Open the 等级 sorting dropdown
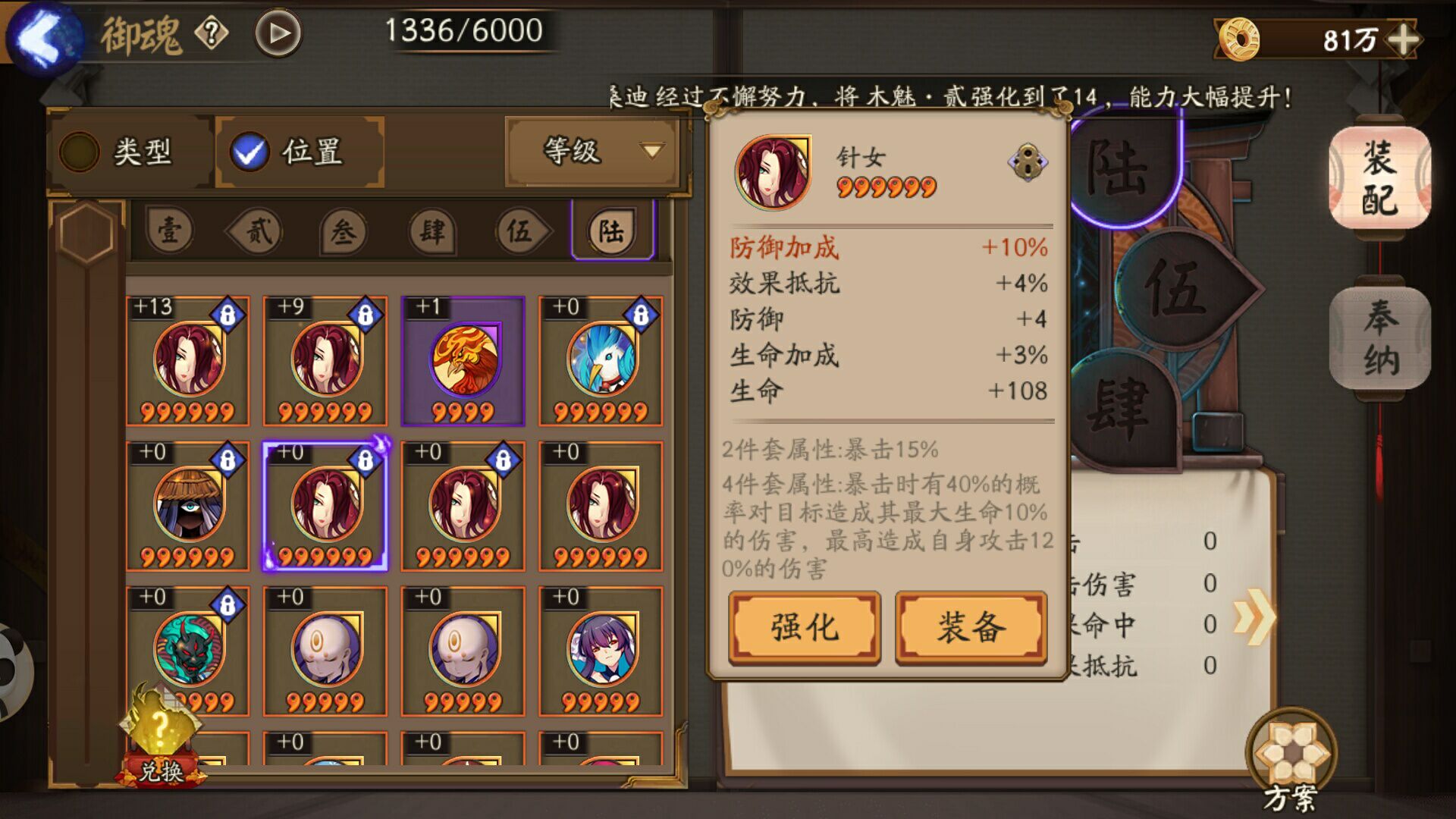Screen dimensions: 1456x819 (x=592, y=152)
